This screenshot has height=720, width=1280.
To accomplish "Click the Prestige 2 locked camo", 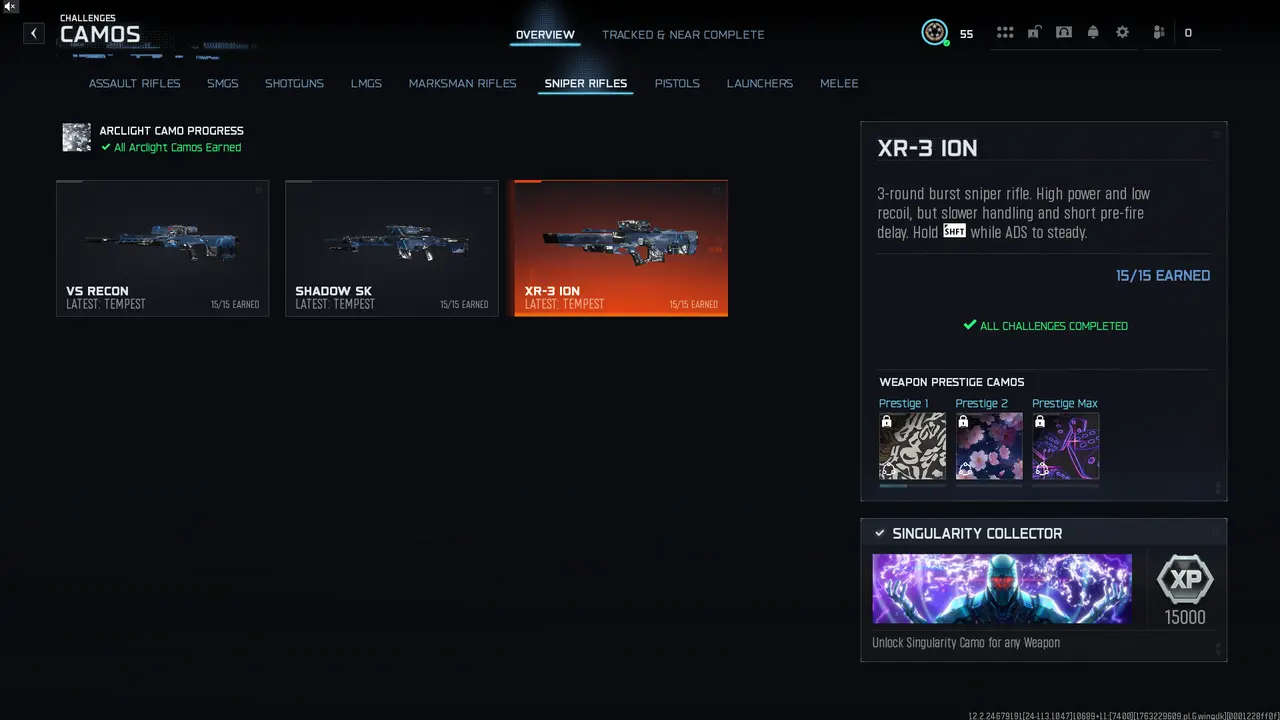I will pyautogui.click(x=988, y=446).
